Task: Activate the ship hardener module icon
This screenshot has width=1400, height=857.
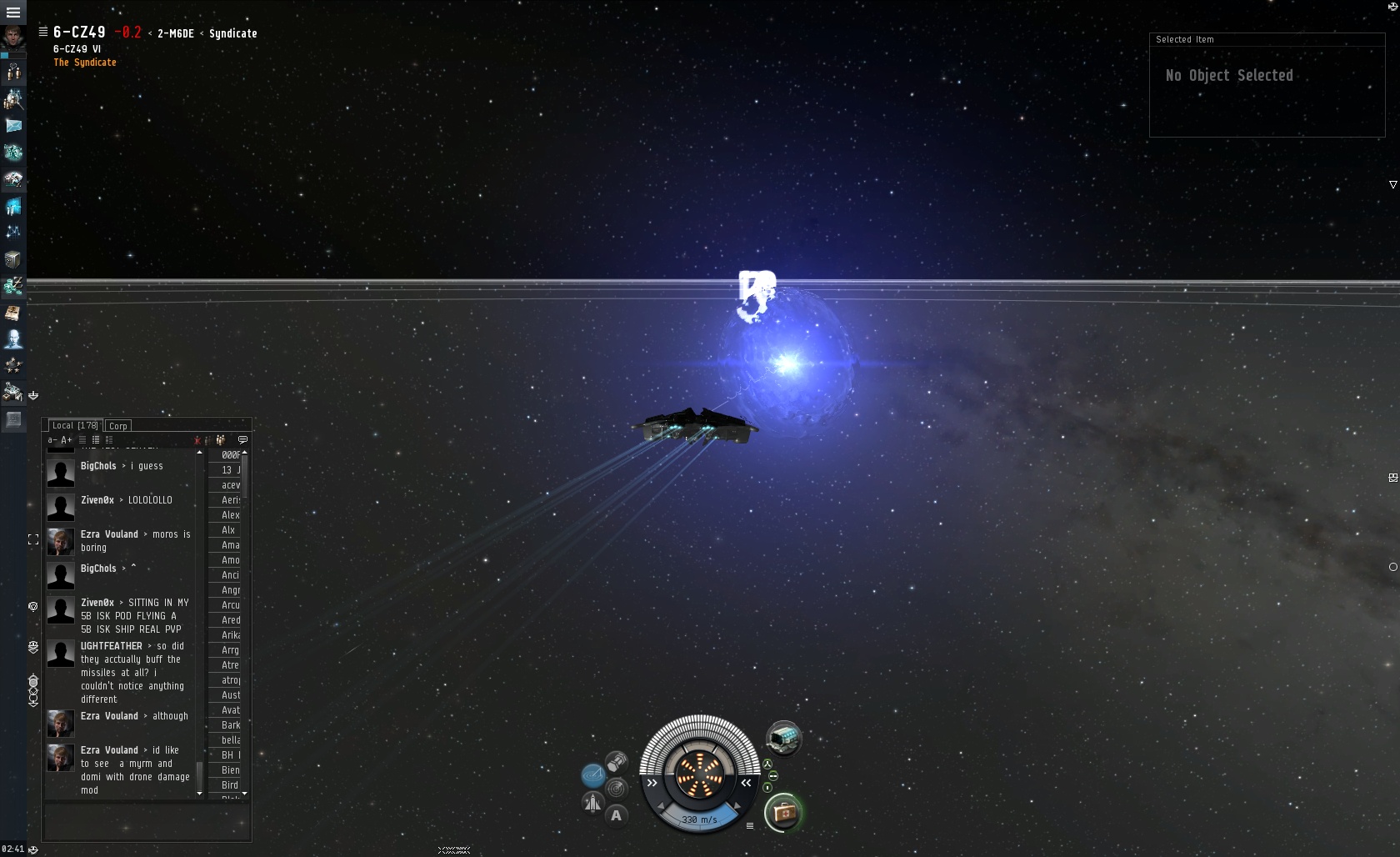Action: point(783,738)
